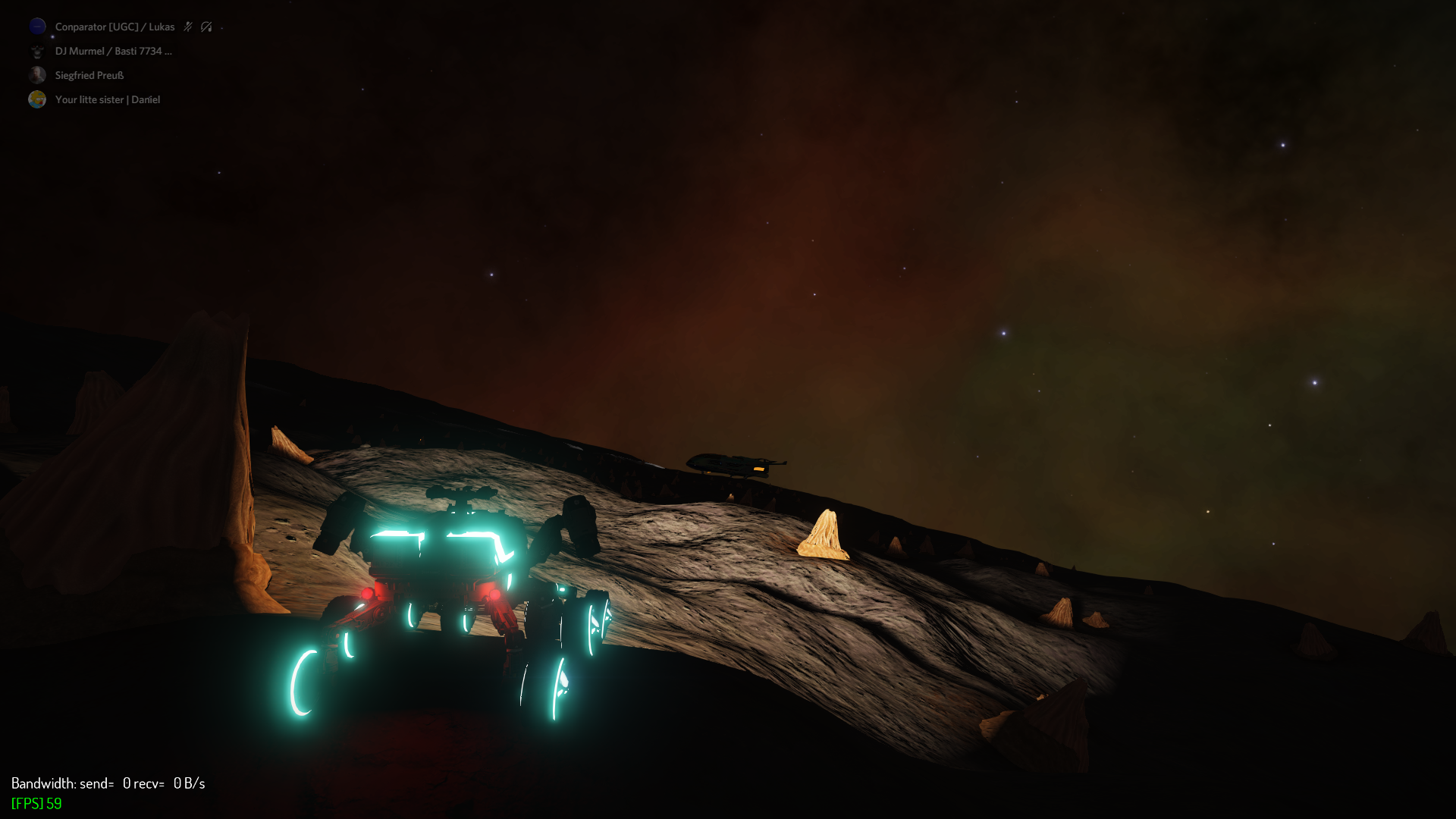The image size is (1456, 819).
Task: Select Siegfried Preuß in the voice overlay
Action: 89,75
